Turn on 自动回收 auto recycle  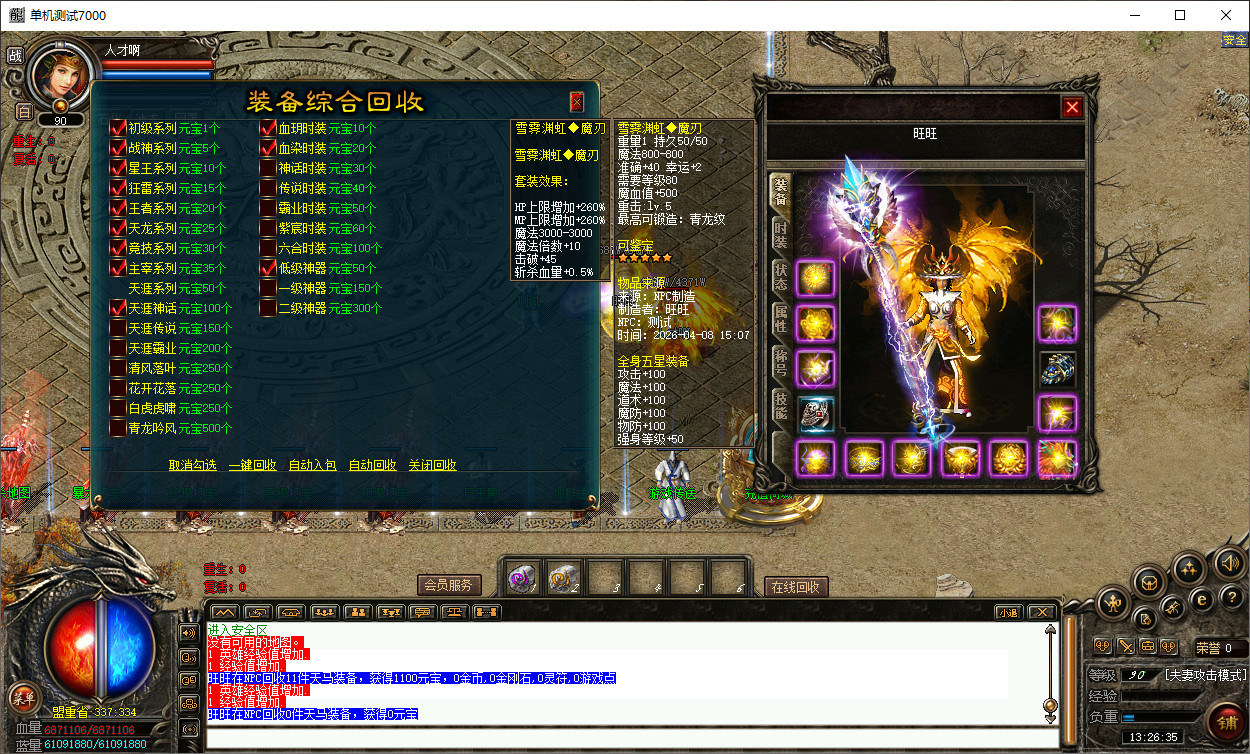[x=372, y=465]
